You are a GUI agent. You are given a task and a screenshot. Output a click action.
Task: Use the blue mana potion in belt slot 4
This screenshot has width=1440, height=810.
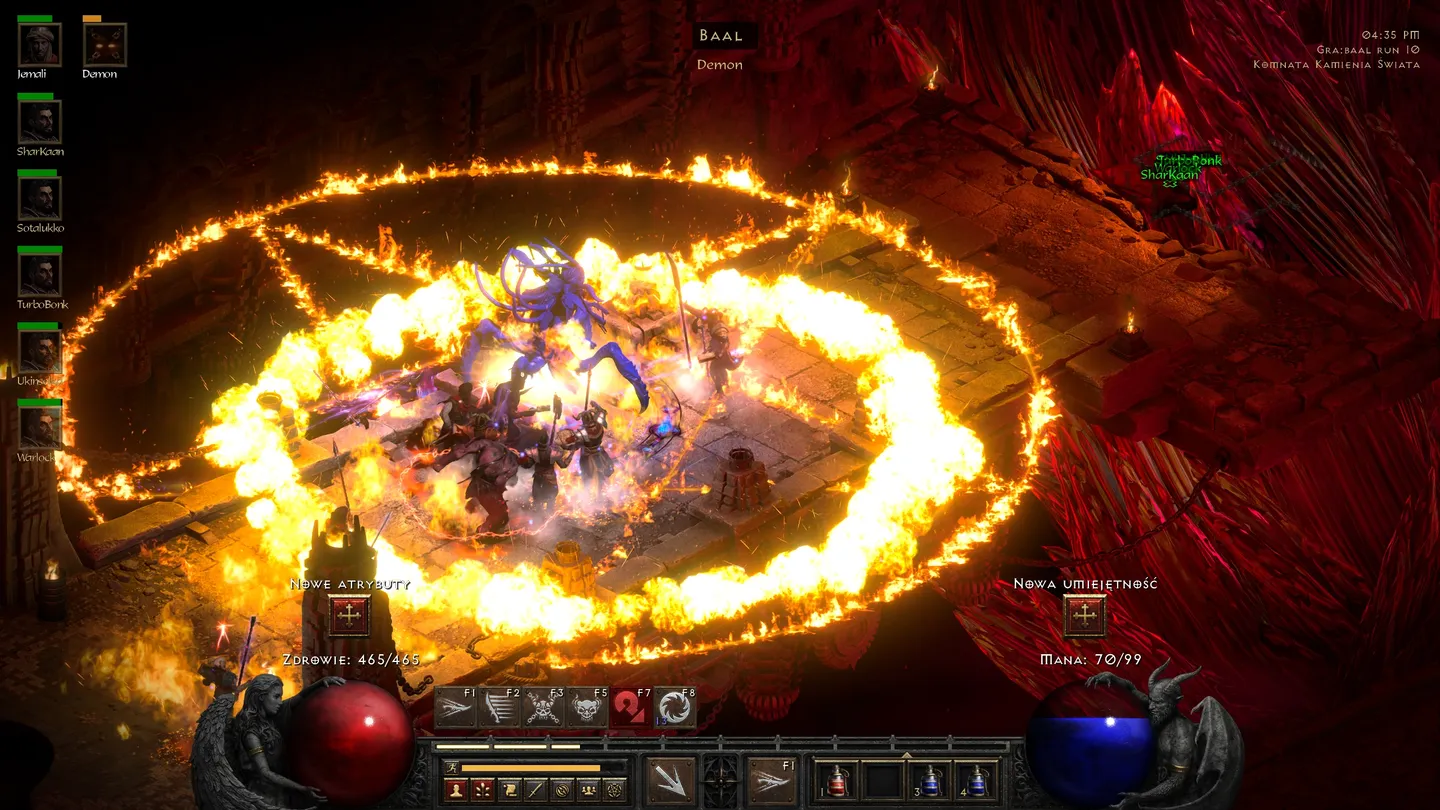click(x=975, y=781)
